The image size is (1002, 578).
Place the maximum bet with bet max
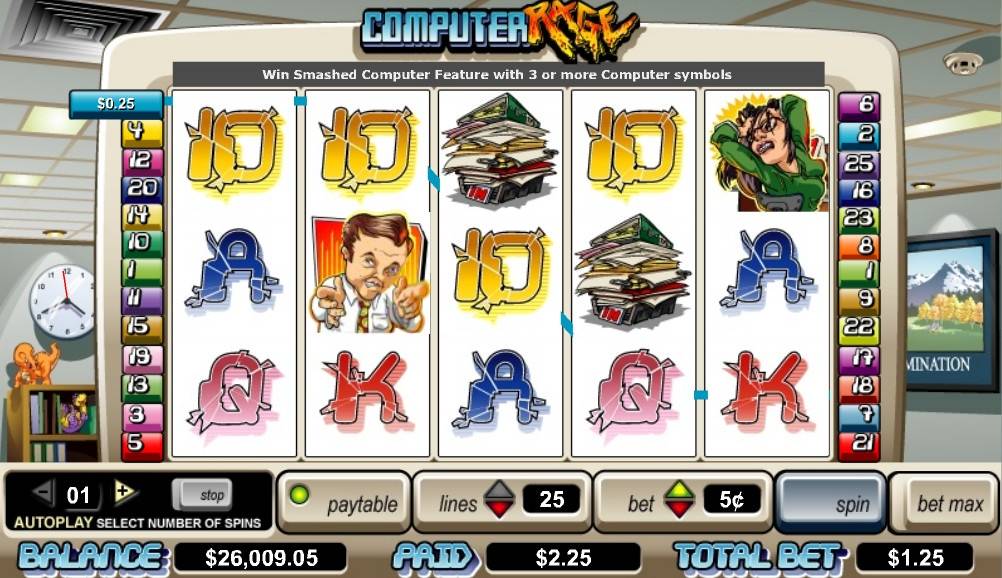pos(950,503)
